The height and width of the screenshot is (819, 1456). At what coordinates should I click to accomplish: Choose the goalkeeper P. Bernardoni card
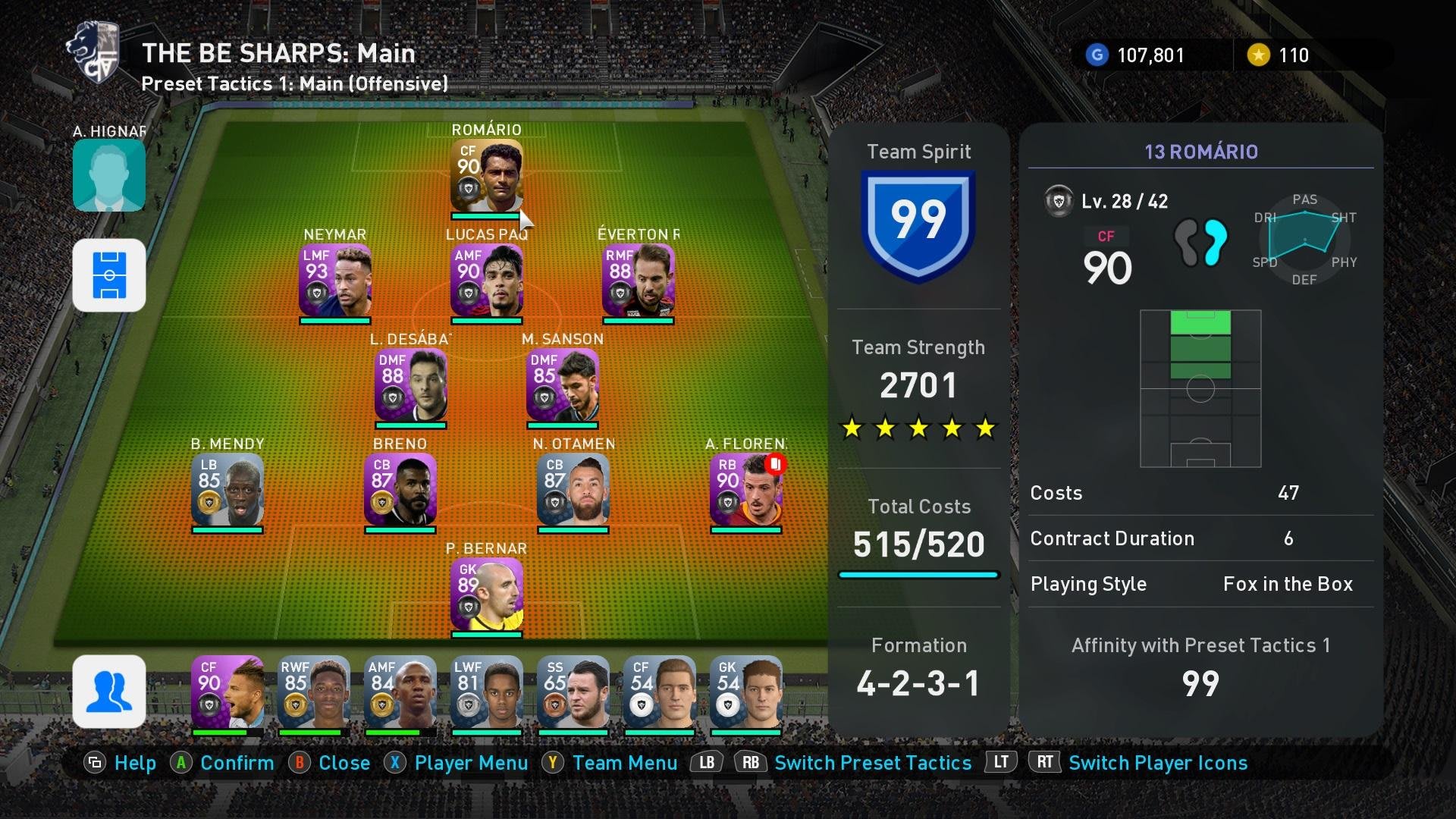pyautogui.click(x=486, y=594)
